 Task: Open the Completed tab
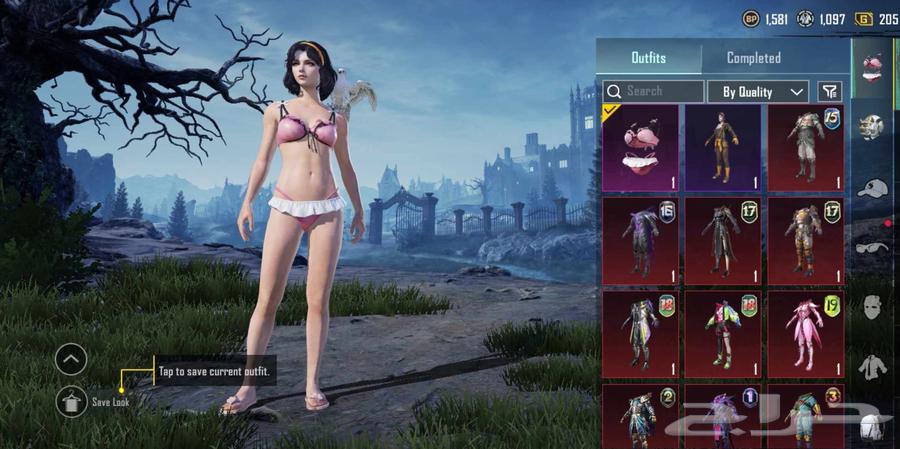(x=754, y=58)
